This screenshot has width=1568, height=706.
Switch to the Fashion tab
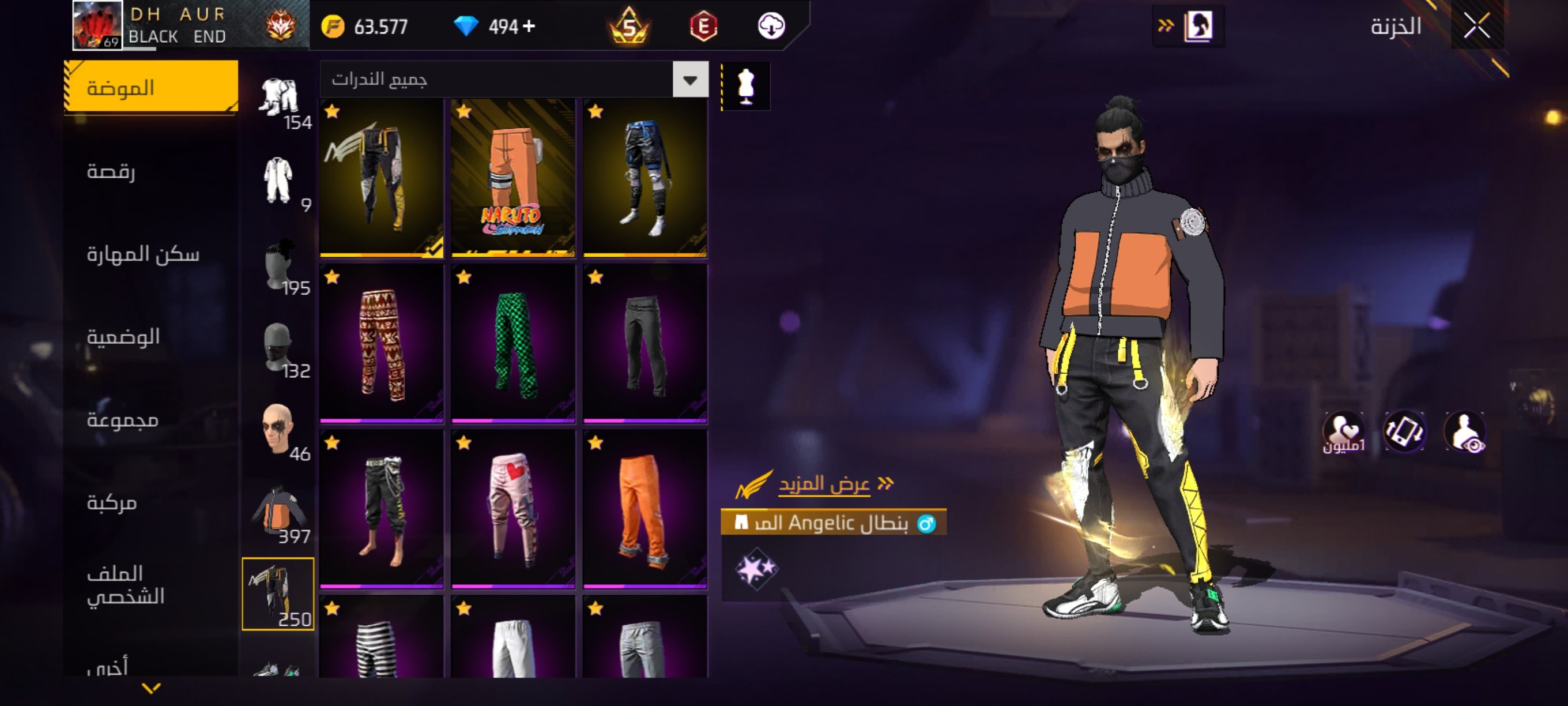tap(151, 87)
